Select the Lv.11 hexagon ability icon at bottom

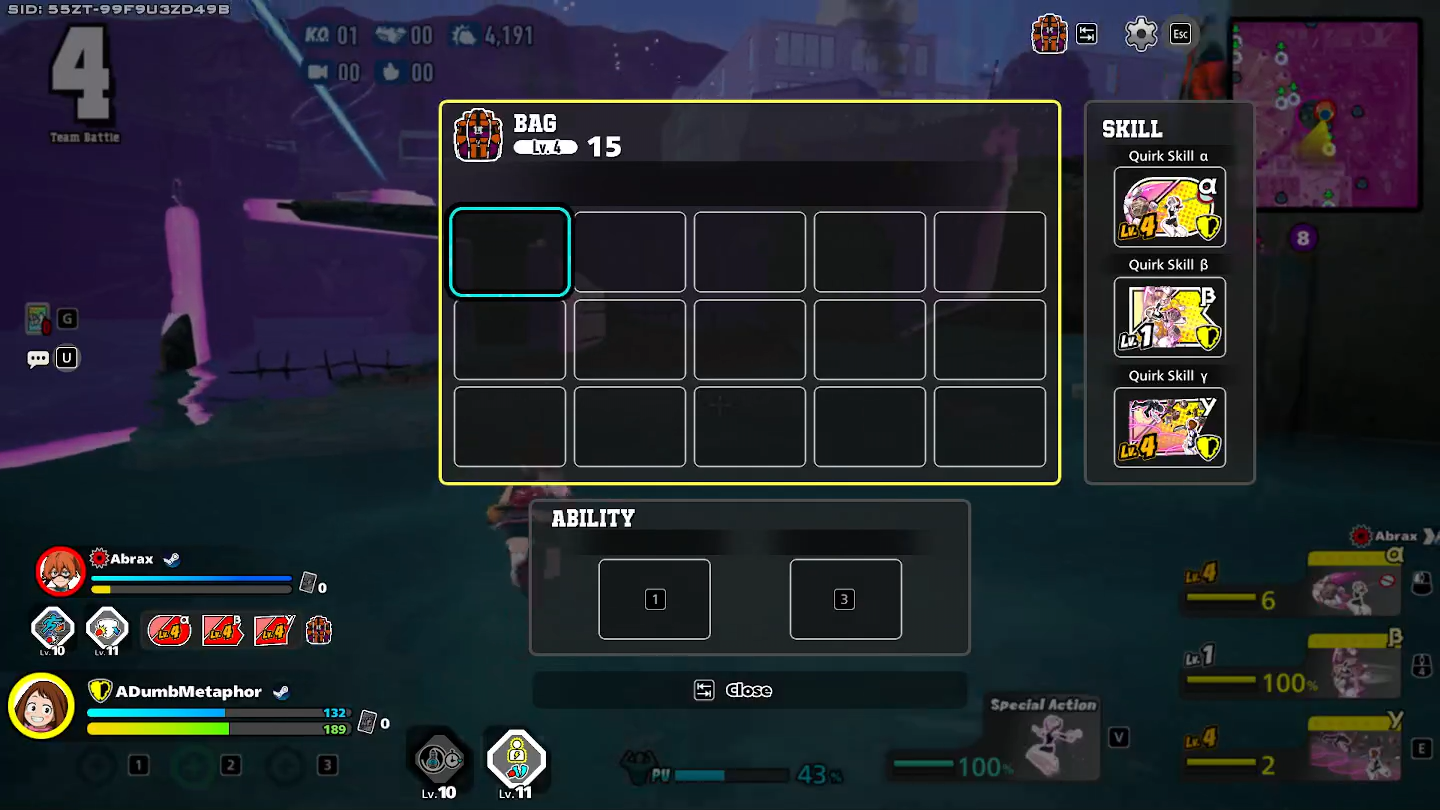click(x=516, y=757)
